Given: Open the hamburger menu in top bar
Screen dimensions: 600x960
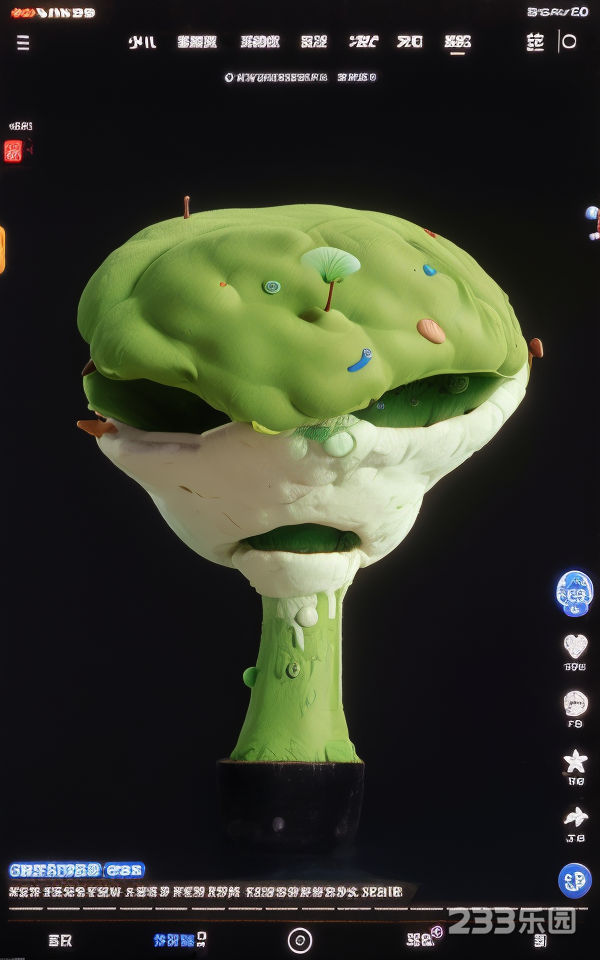Looking at the screenshot, I should point(23,42).
